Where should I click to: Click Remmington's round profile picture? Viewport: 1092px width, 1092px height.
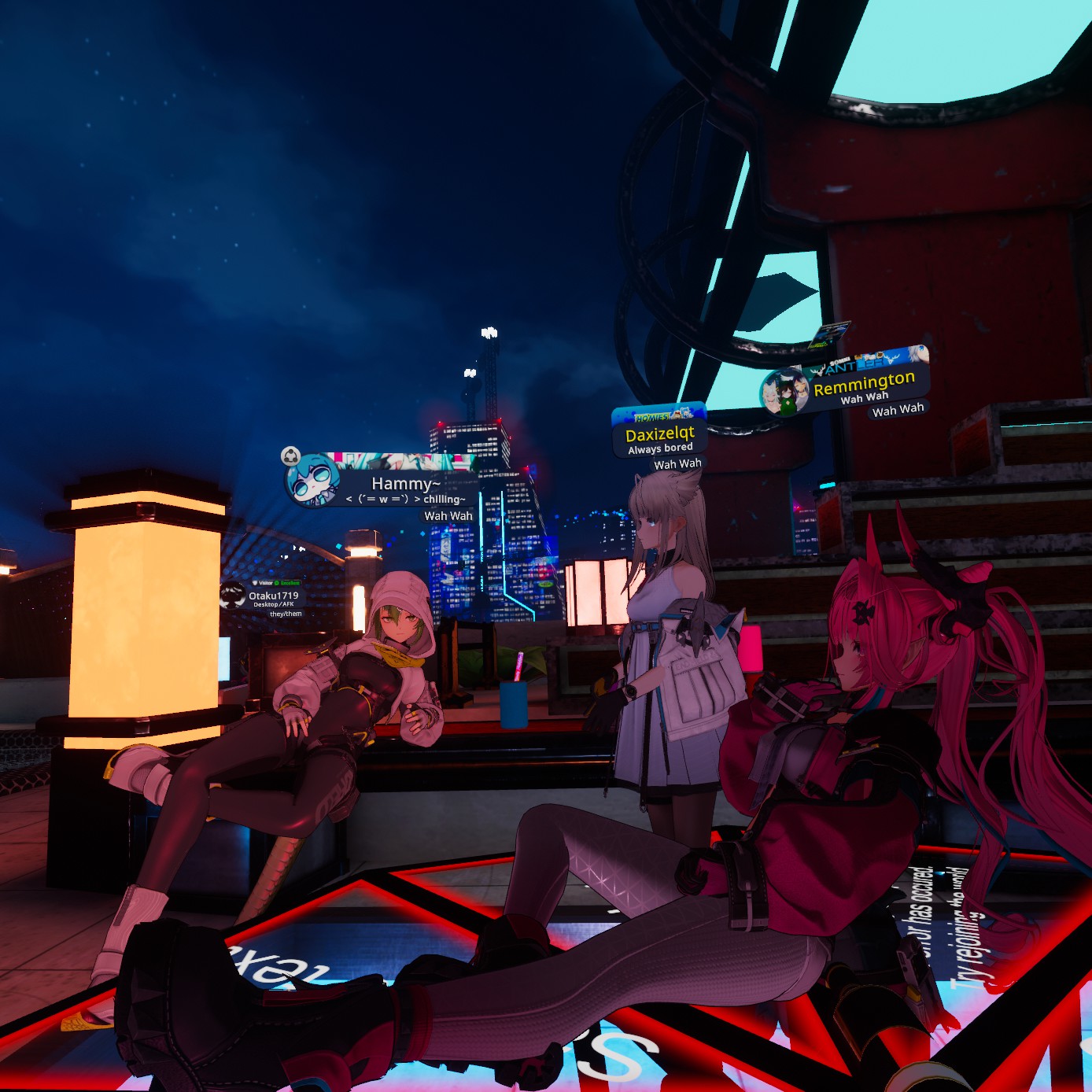[784, 392]
